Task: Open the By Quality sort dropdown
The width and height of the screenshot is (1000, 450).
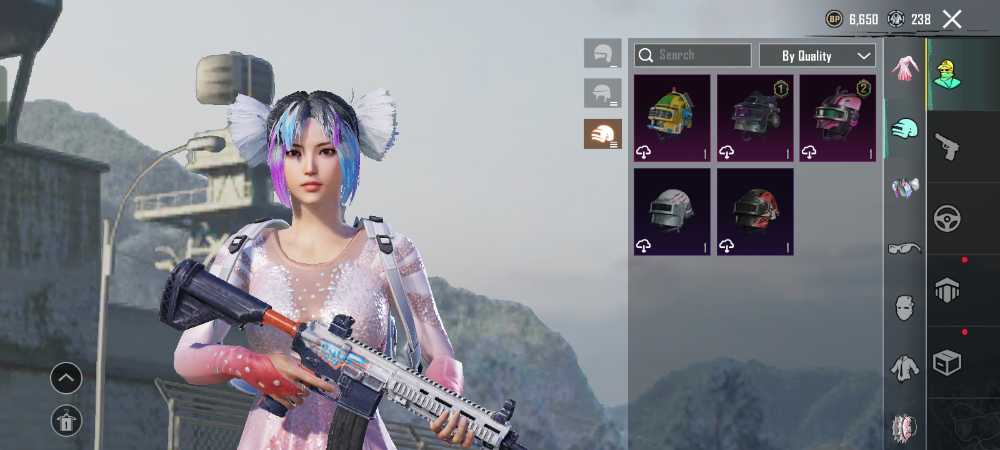Action: tap(817, 55)
